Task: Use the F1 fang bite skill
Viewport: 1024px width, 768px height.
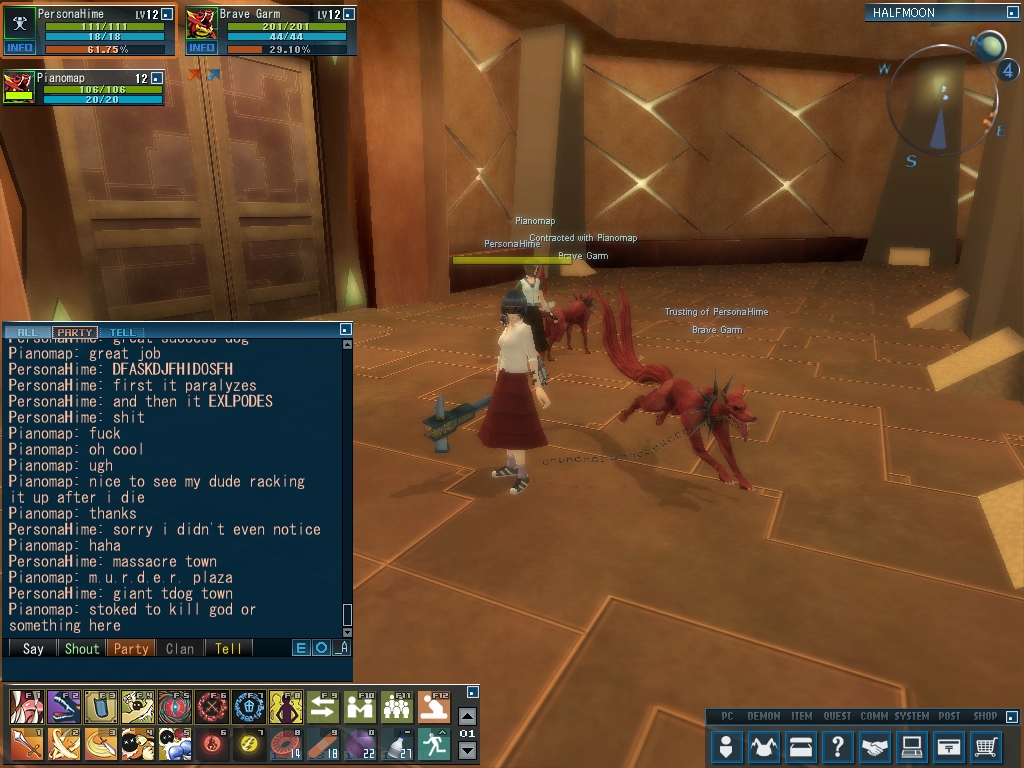Action: pyautogui.click(x=25, y=707)
